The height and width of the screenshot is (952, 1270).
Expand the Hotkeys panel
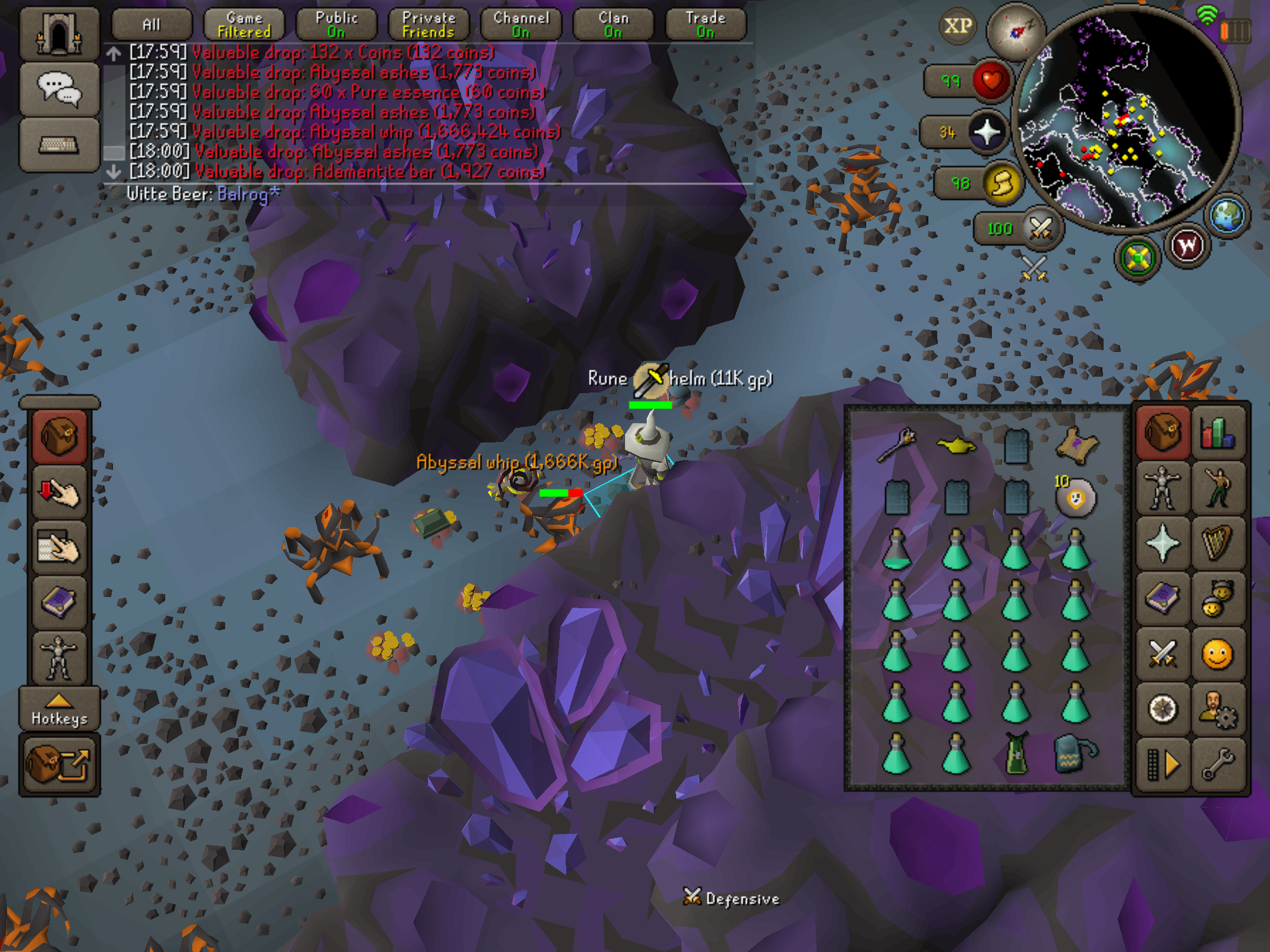coord(59,709)
